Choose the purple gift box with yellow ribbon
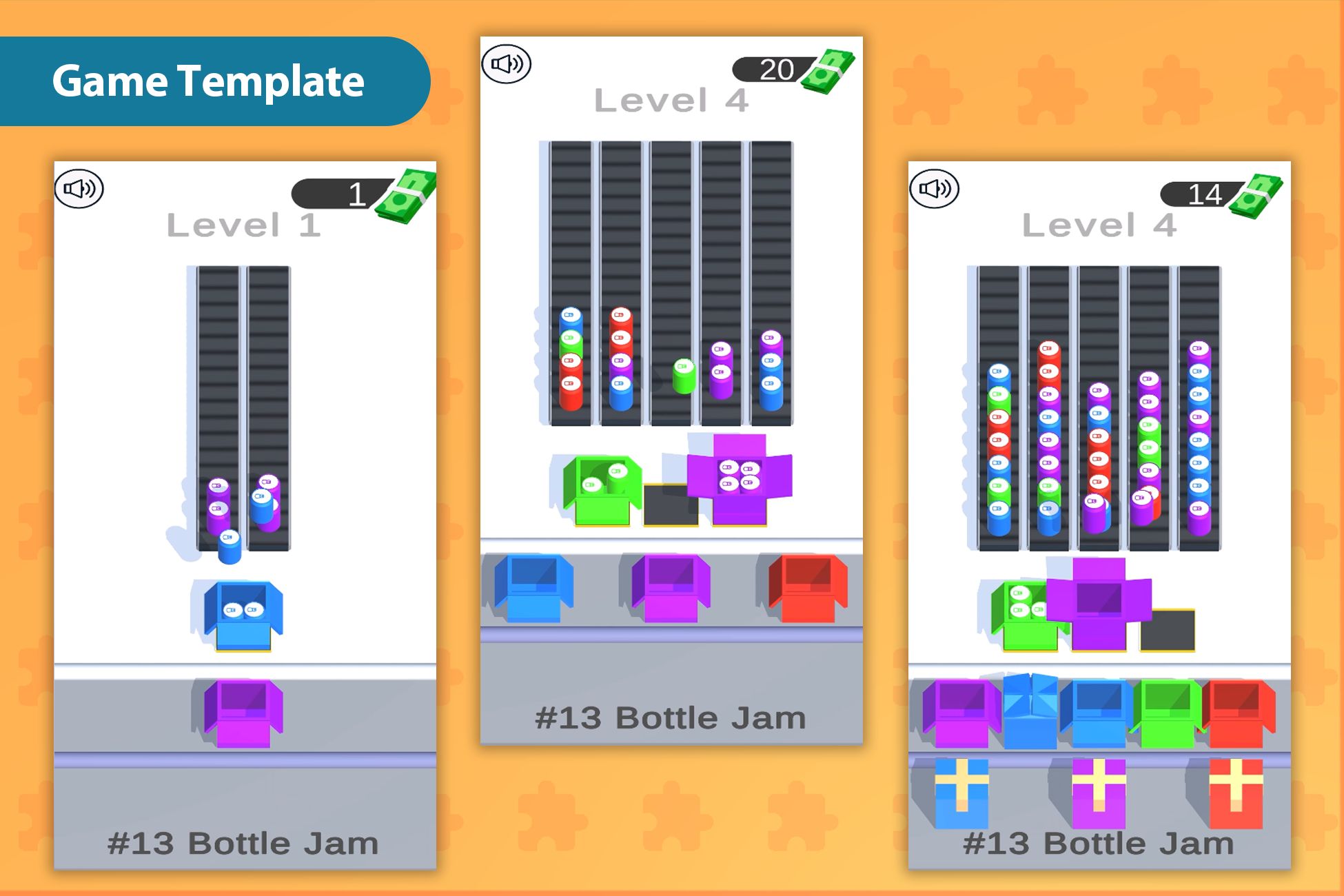The width and height of the screenshot is (1344, 896). pyautogui.click(x=1099, y=793)
